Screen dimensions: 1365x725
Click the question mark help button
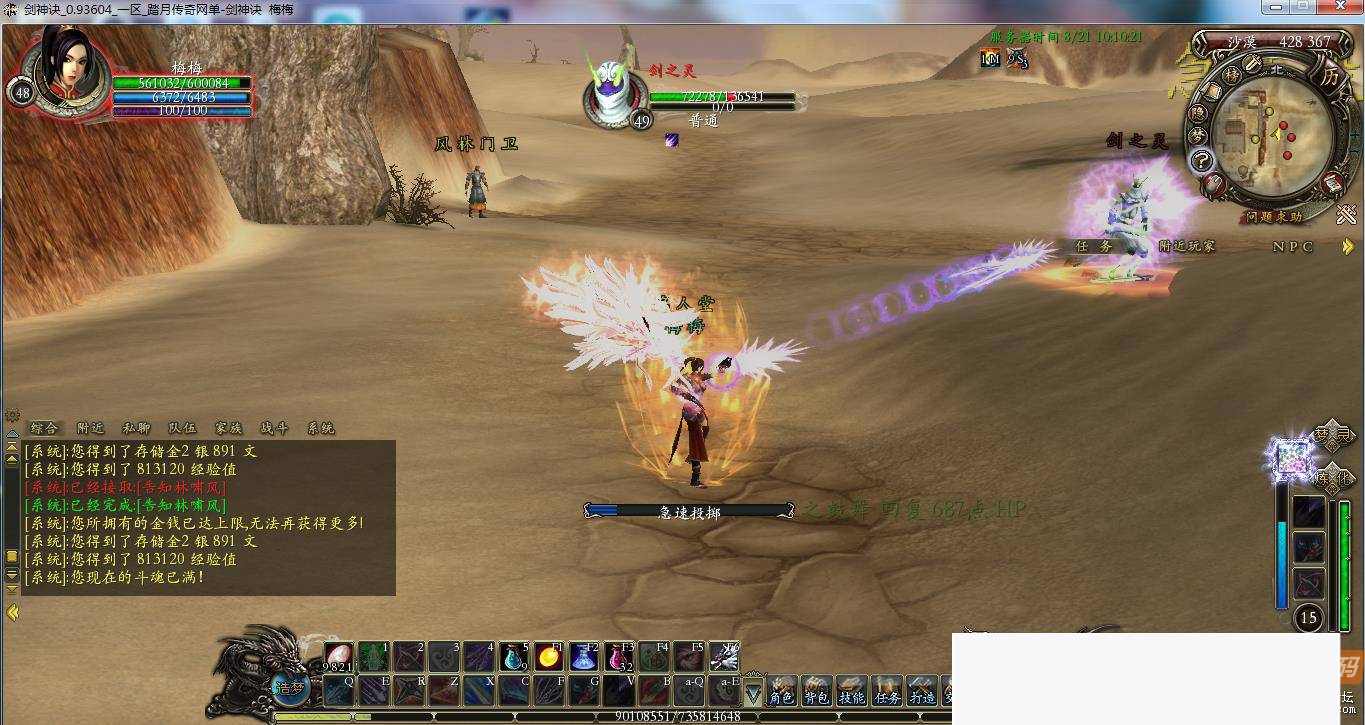[x=1201, y=161]
